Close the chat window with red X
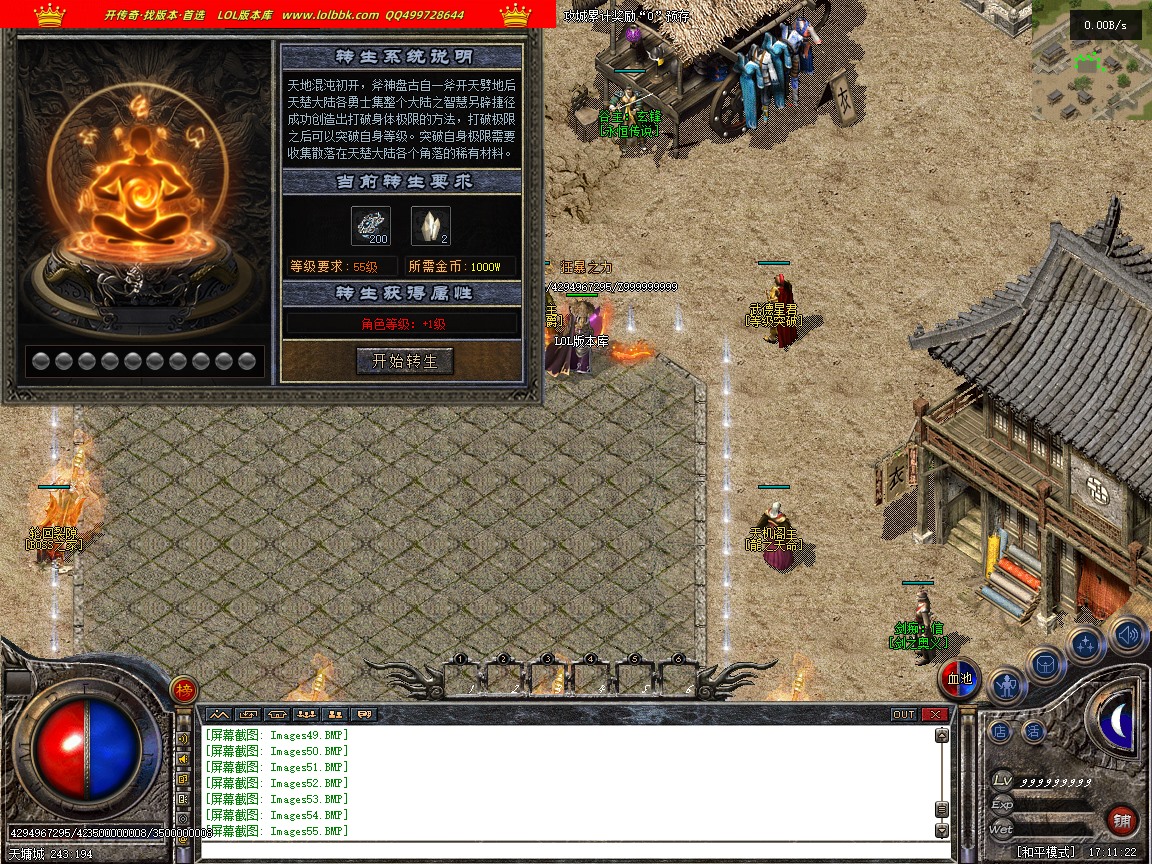This screenshot has width=1152, height=864. [x=935, y=714]
